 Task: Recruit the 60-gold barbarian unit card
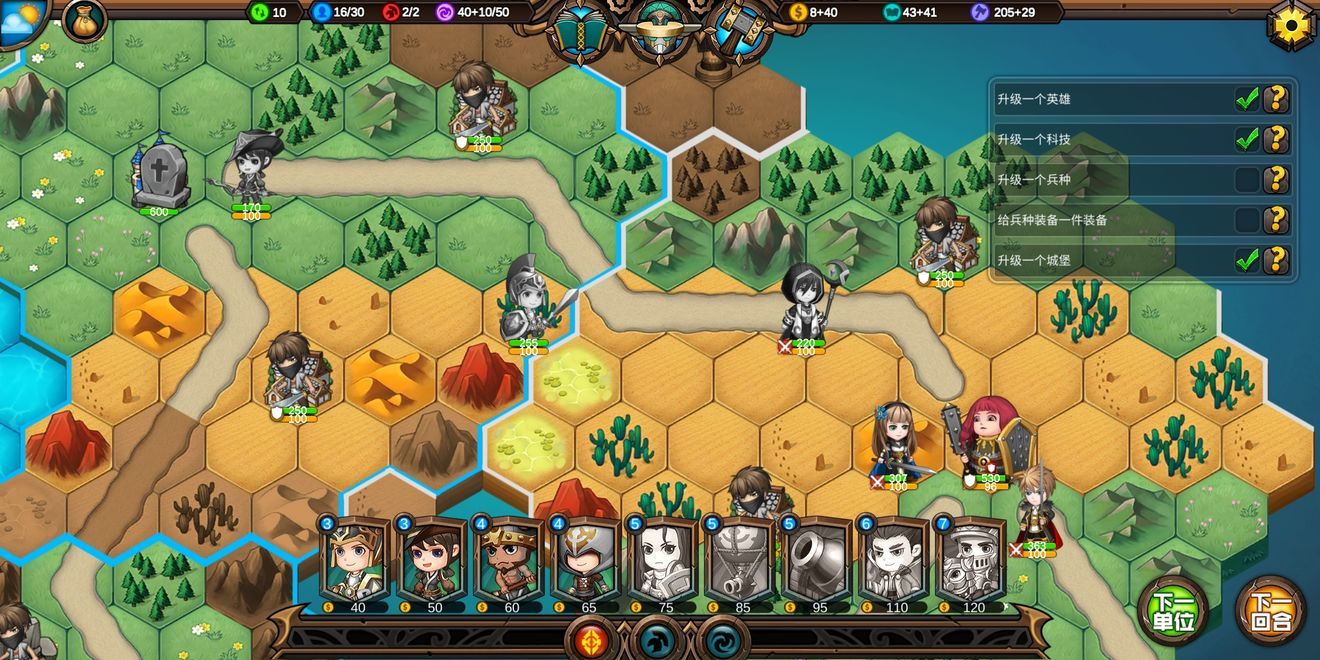(507, 562)
